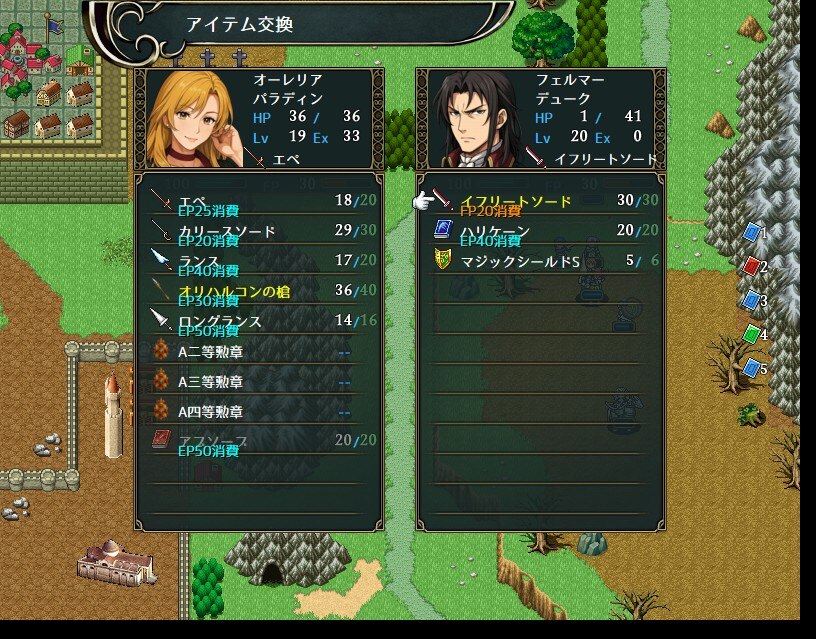Pick the マジックシールドS item
This screenshot has width=816, height=639.
coord(540,261)
